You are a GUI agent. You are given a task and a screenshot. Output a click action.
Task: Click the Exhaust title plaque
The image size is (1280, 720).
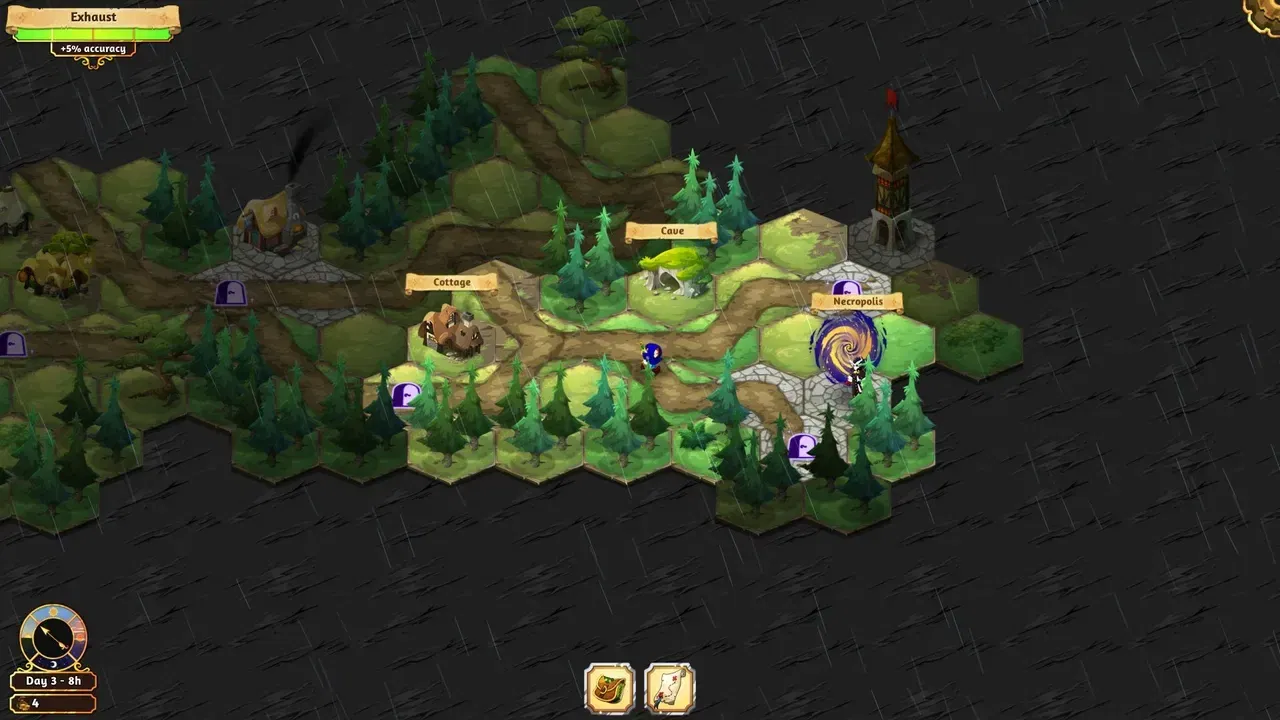(x=95, y=16)
